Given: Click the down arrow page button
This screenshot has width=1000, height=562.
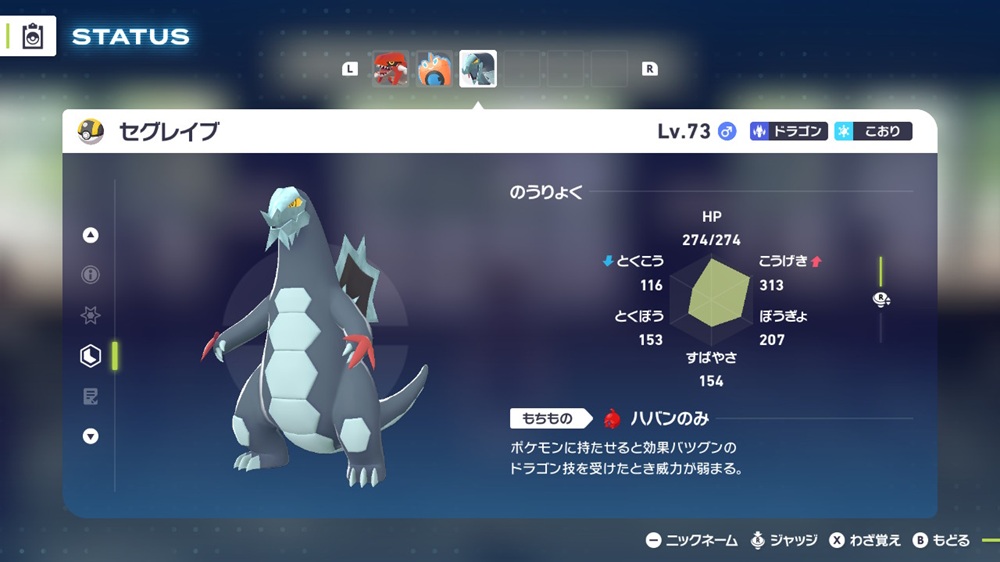Looking at the screenshot, I should (x=91, y=436).
